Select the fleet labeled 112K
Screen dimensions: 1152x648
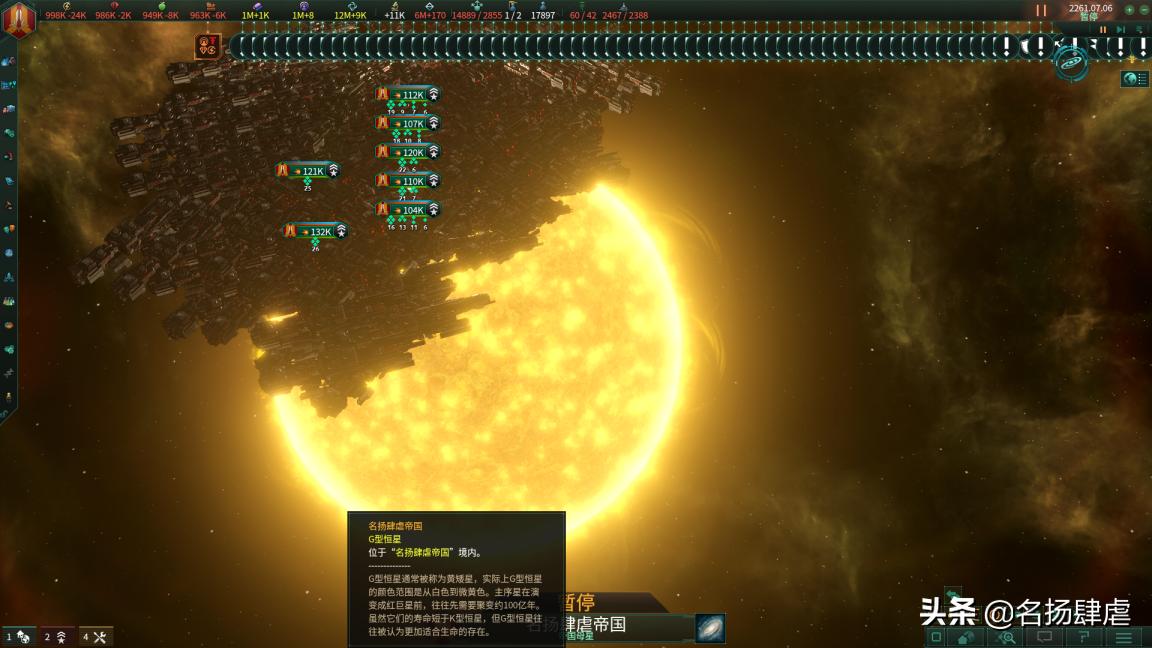[412, 95]
